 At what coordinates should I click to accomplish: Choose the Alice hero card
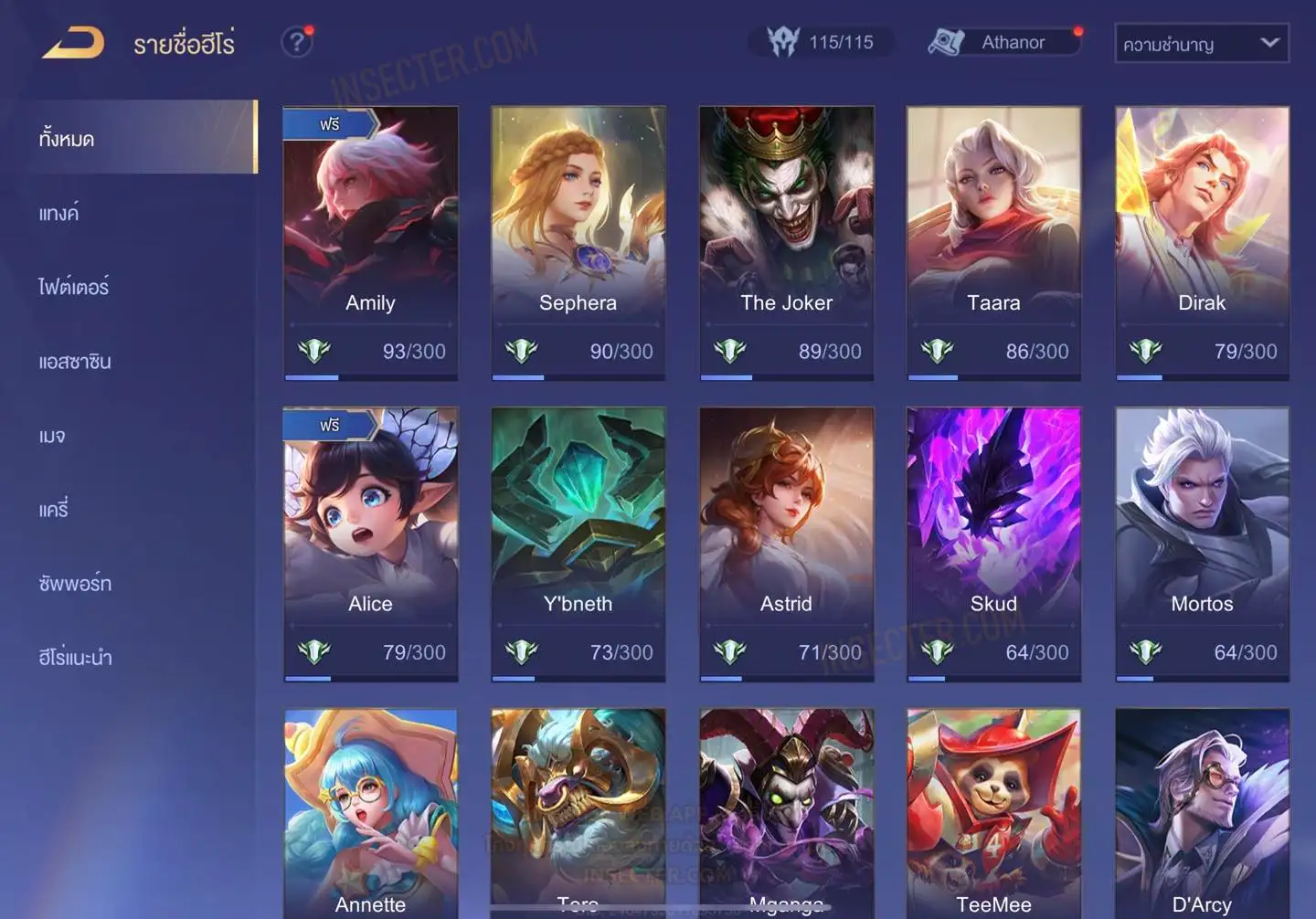[370, 544]
